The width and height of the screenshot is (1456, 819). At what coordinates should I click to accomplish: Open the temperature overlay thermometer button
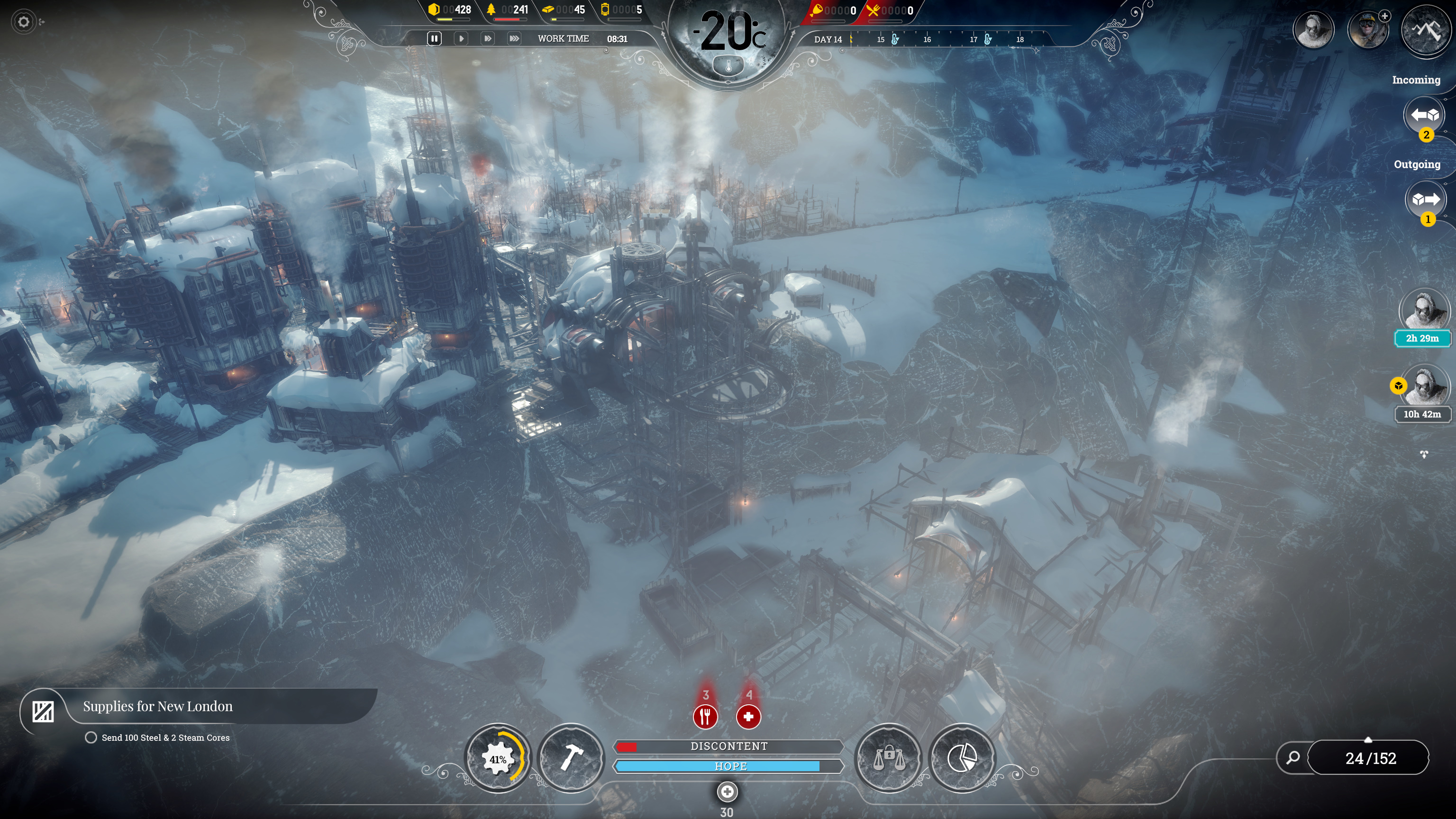click(x=728, y=67)
